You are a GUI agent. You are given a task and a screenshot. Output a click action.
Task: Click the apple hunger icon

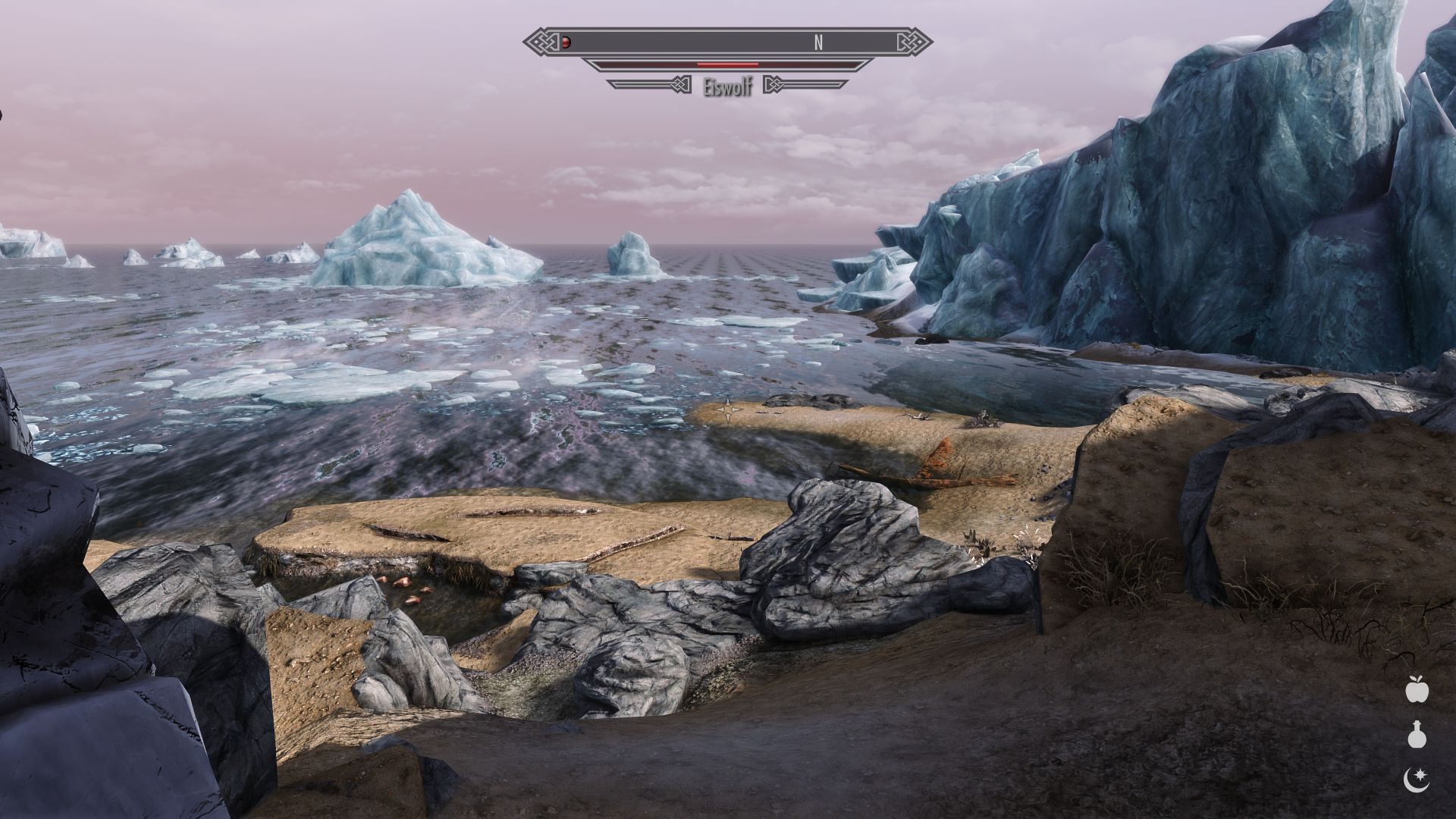pos(1416,689)
